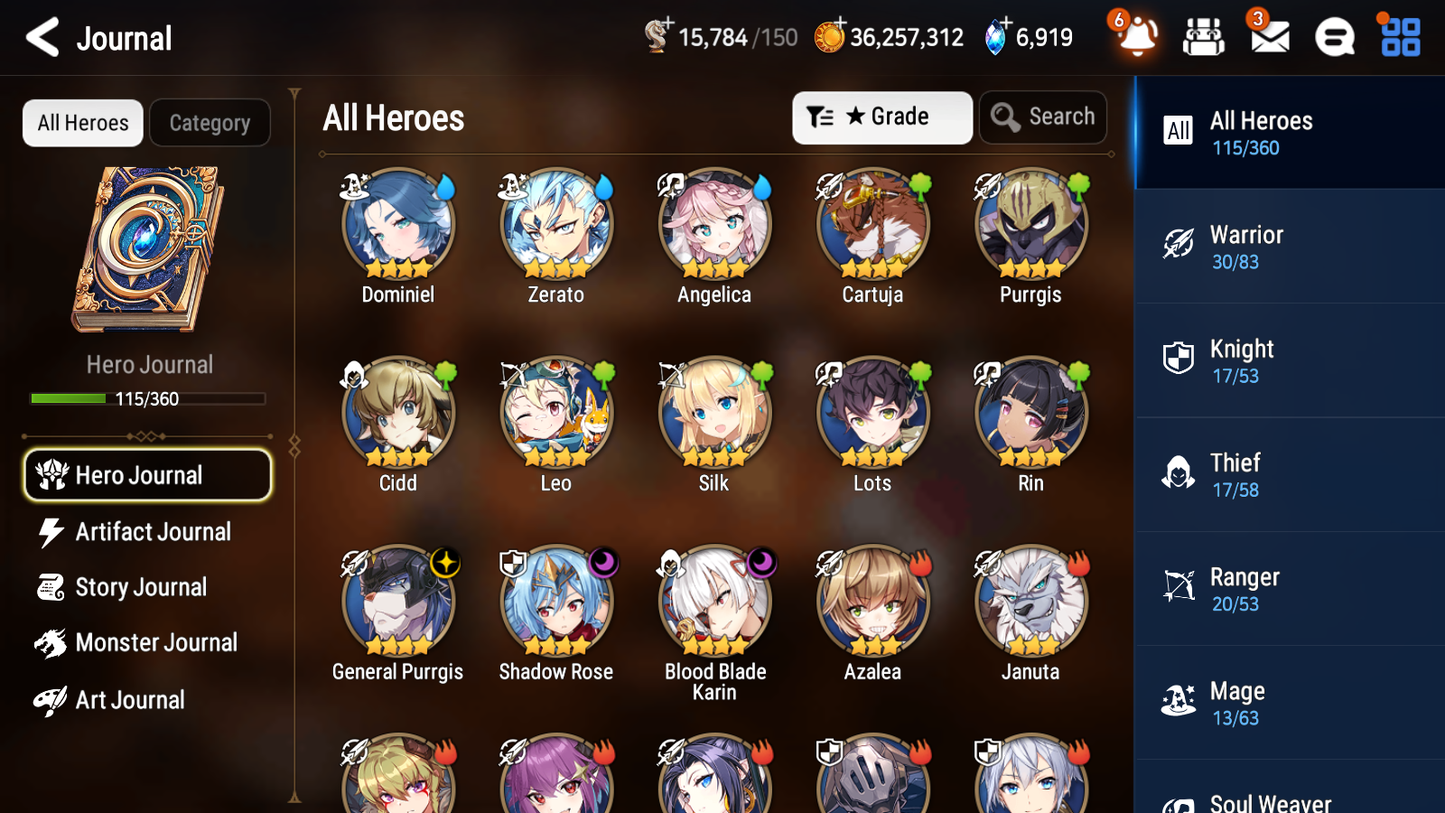Open the Artifact Journal

[x=152, y=532]
